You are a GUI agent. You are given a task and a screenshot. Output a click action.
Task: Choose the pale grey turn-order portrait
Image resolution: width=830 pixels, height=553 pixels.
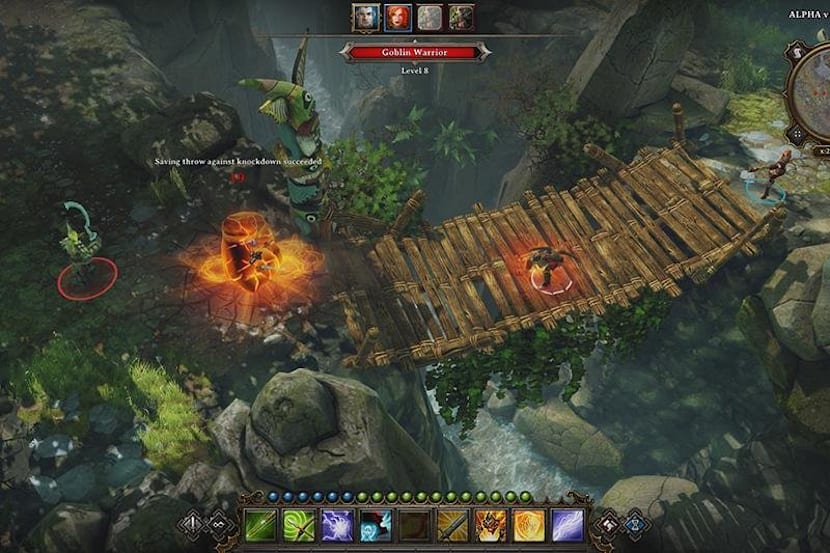point(429,17)
